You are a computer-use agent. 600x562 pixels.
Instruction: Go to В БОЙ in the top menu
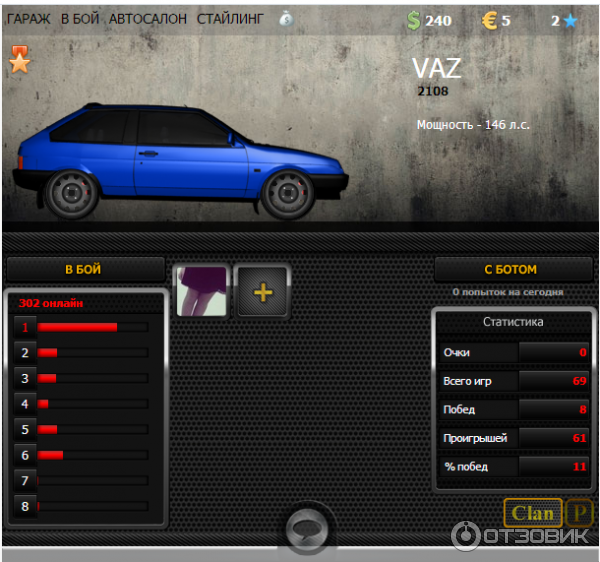coord(79,19)
